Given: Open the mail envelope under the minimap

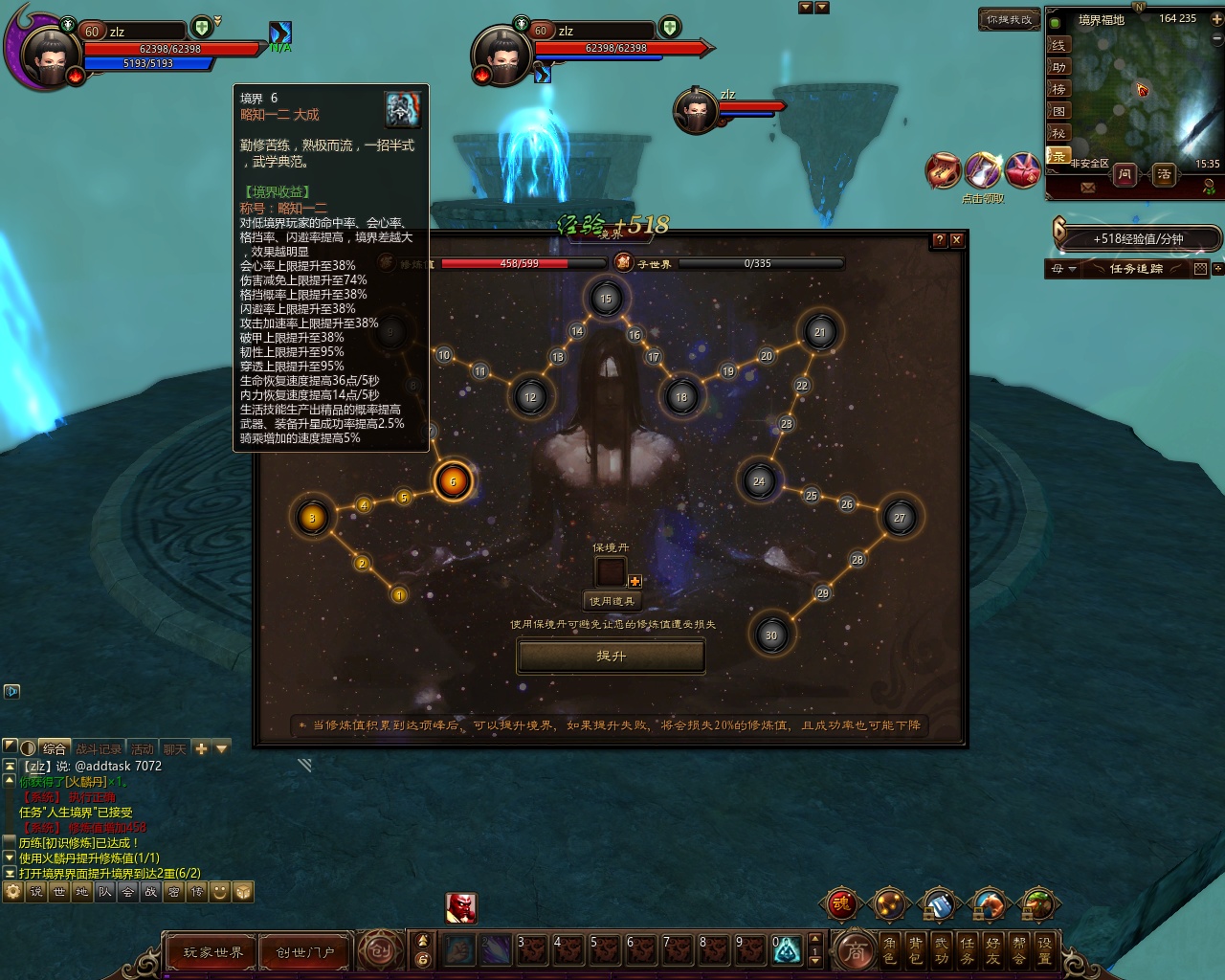Looking at the screenshot, I should [x=1087, y=189].
